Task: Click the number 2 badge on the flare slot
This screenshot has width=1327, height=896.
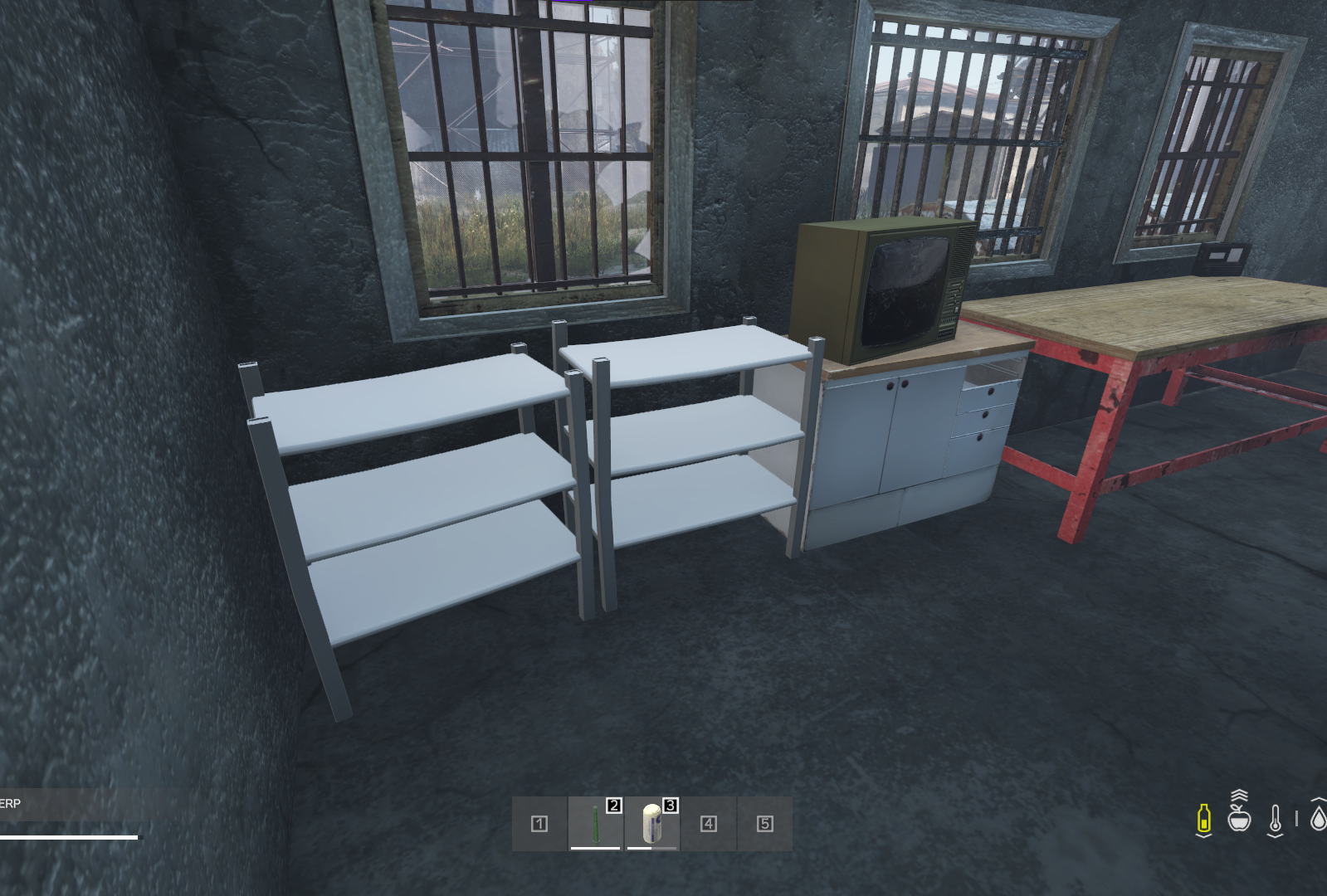Action: coord(614,807)
